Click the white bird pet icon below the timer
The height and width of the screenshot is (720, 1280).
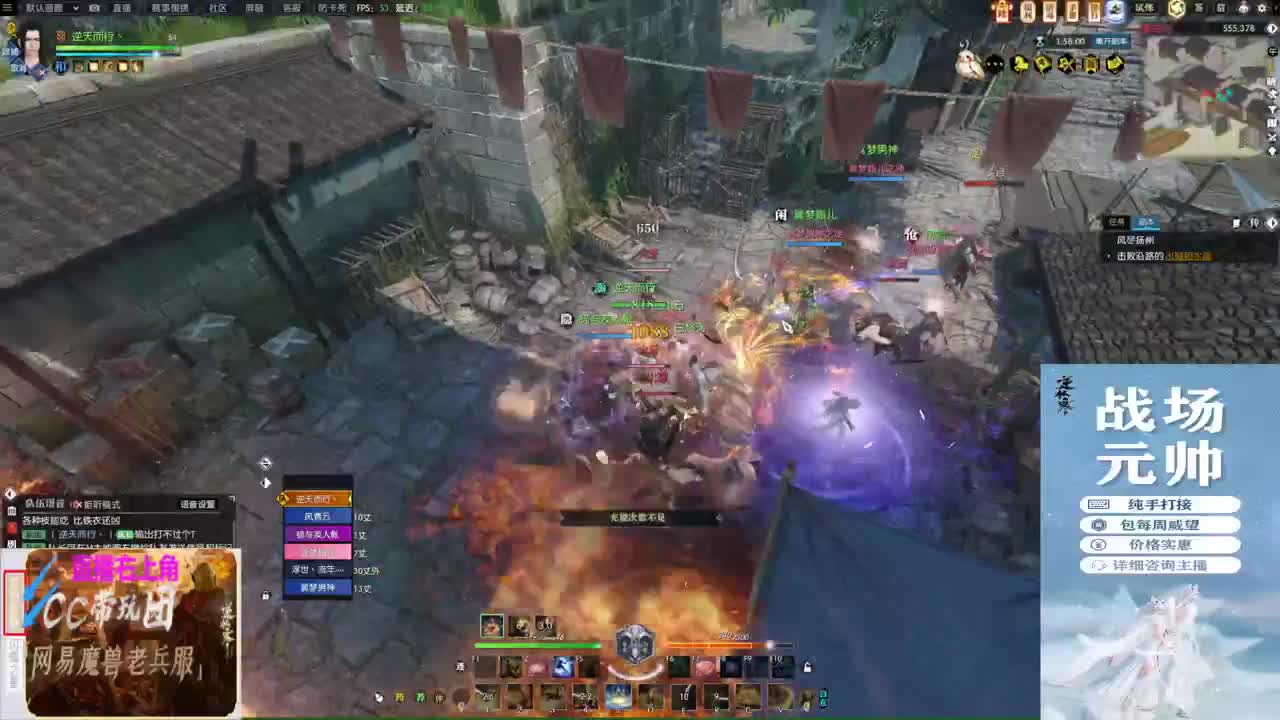pos(966,62)
